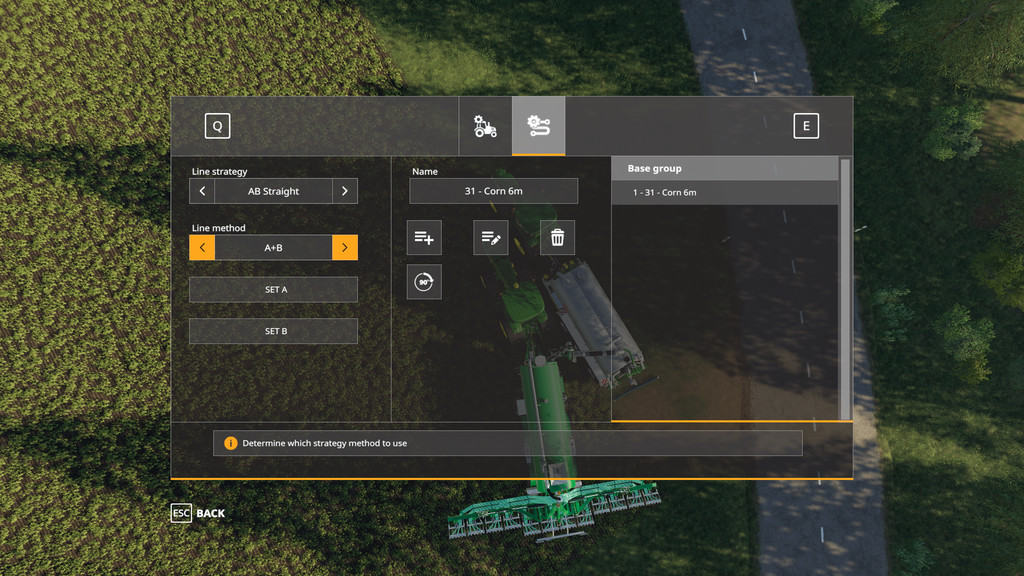This screenshot has width=1024, height=576.
Task: Open the track strategy tab
Action: (x=538, y=126)
